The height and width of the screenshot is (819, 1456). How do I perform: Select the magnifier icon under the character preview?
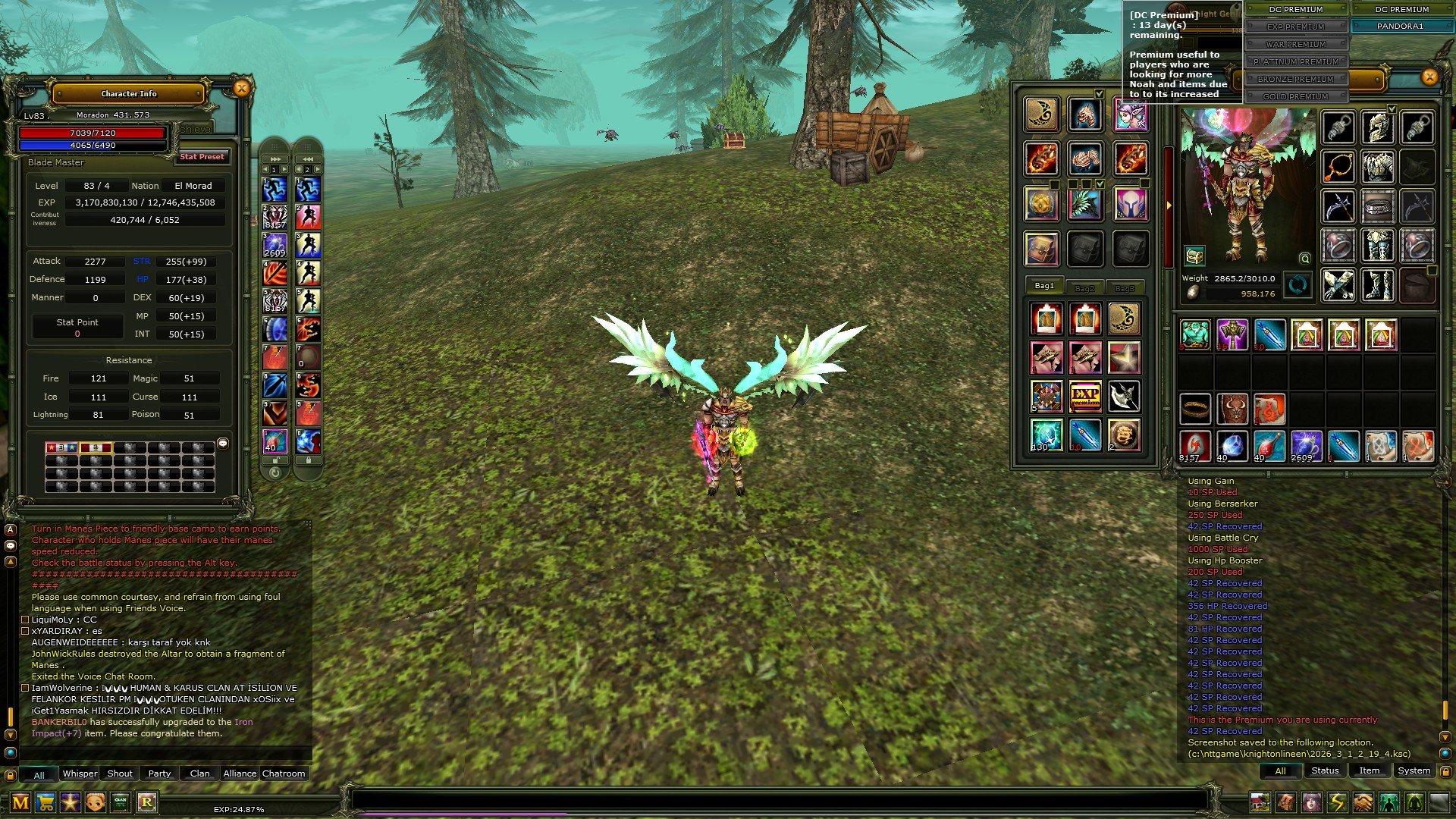1304,258
